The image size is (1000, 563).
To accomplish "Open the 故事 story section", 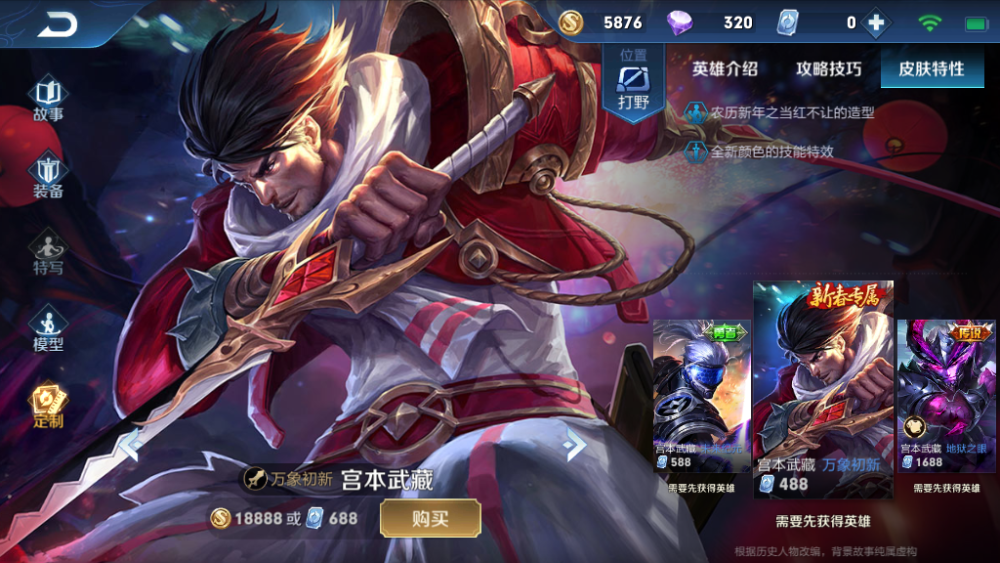I will coord(48,98).
